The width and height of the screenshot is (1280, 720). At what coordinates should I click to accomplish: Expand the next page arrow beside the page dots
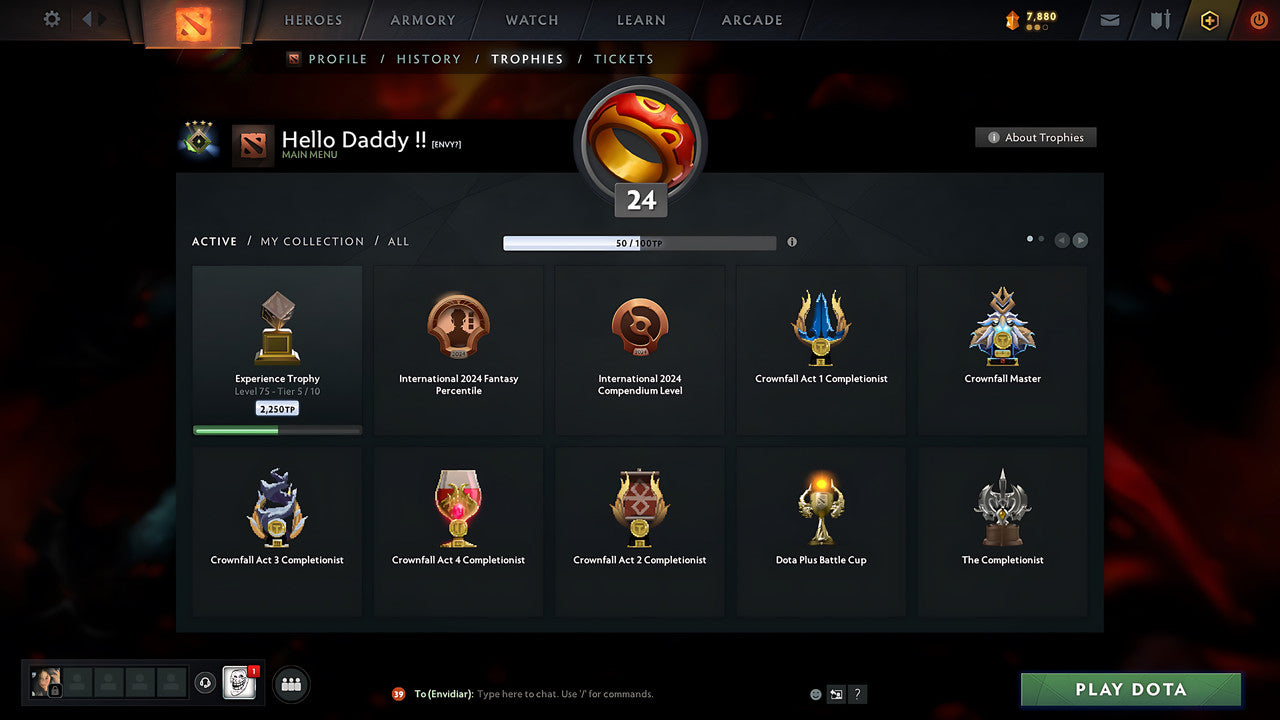click(x=1080, y=240)
